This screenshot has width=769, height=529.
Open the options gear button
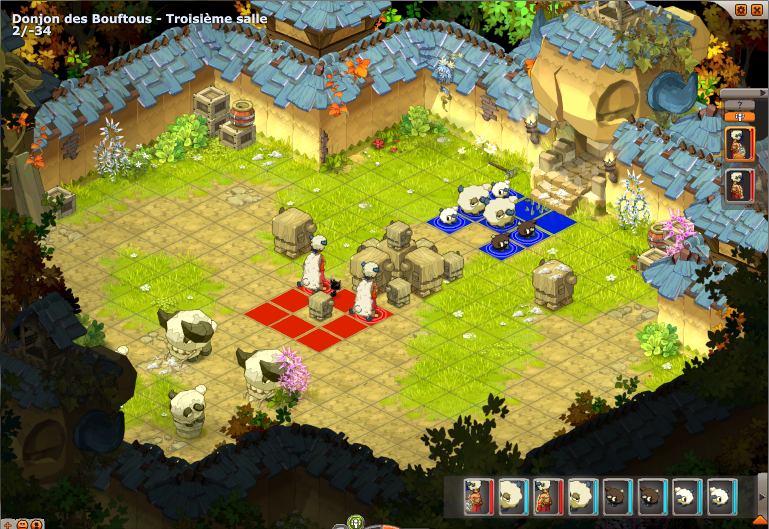click(x=741, y=9)
